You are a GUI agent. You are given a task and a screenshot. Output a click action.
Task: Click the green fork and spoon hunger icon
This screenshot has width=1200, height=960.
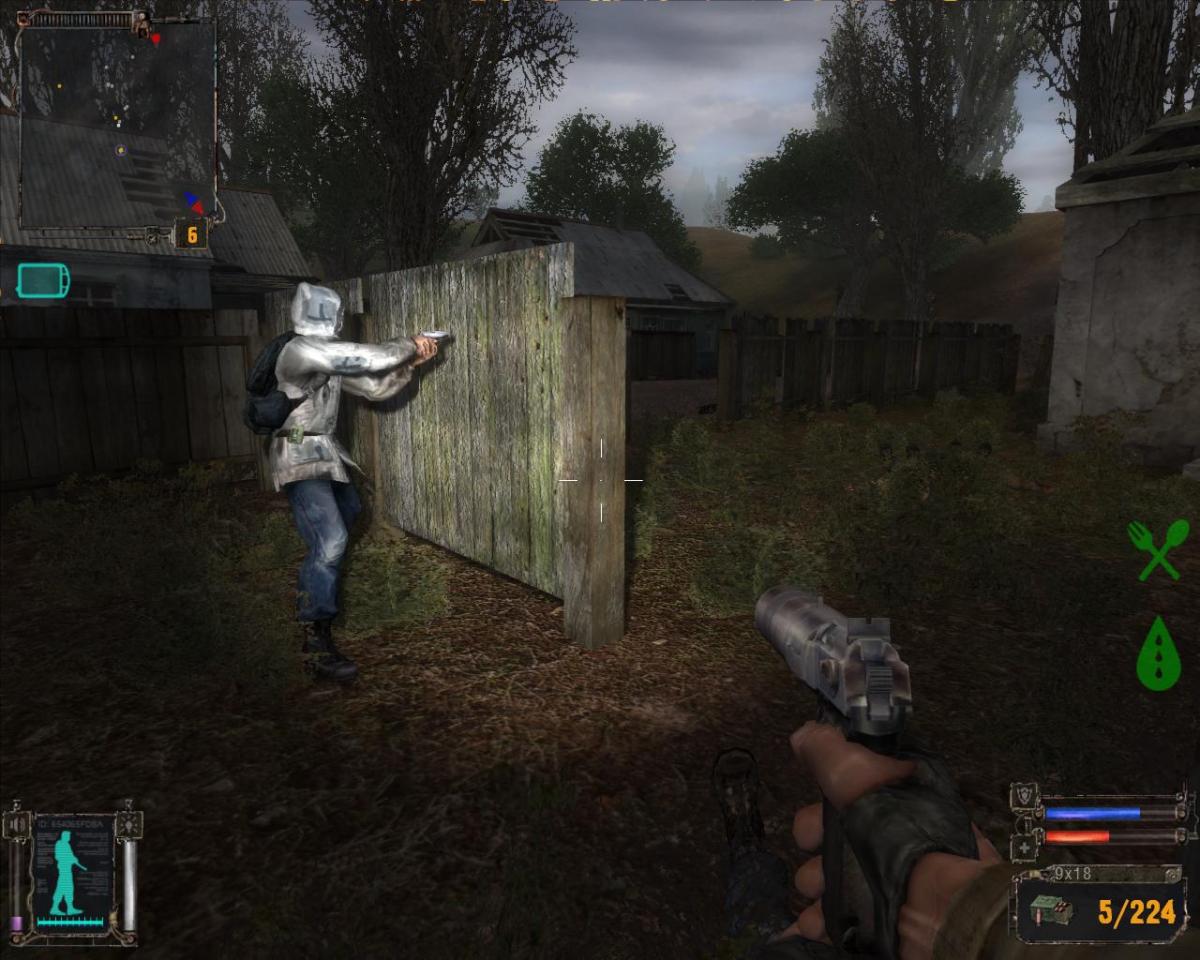click(1158, 550)
